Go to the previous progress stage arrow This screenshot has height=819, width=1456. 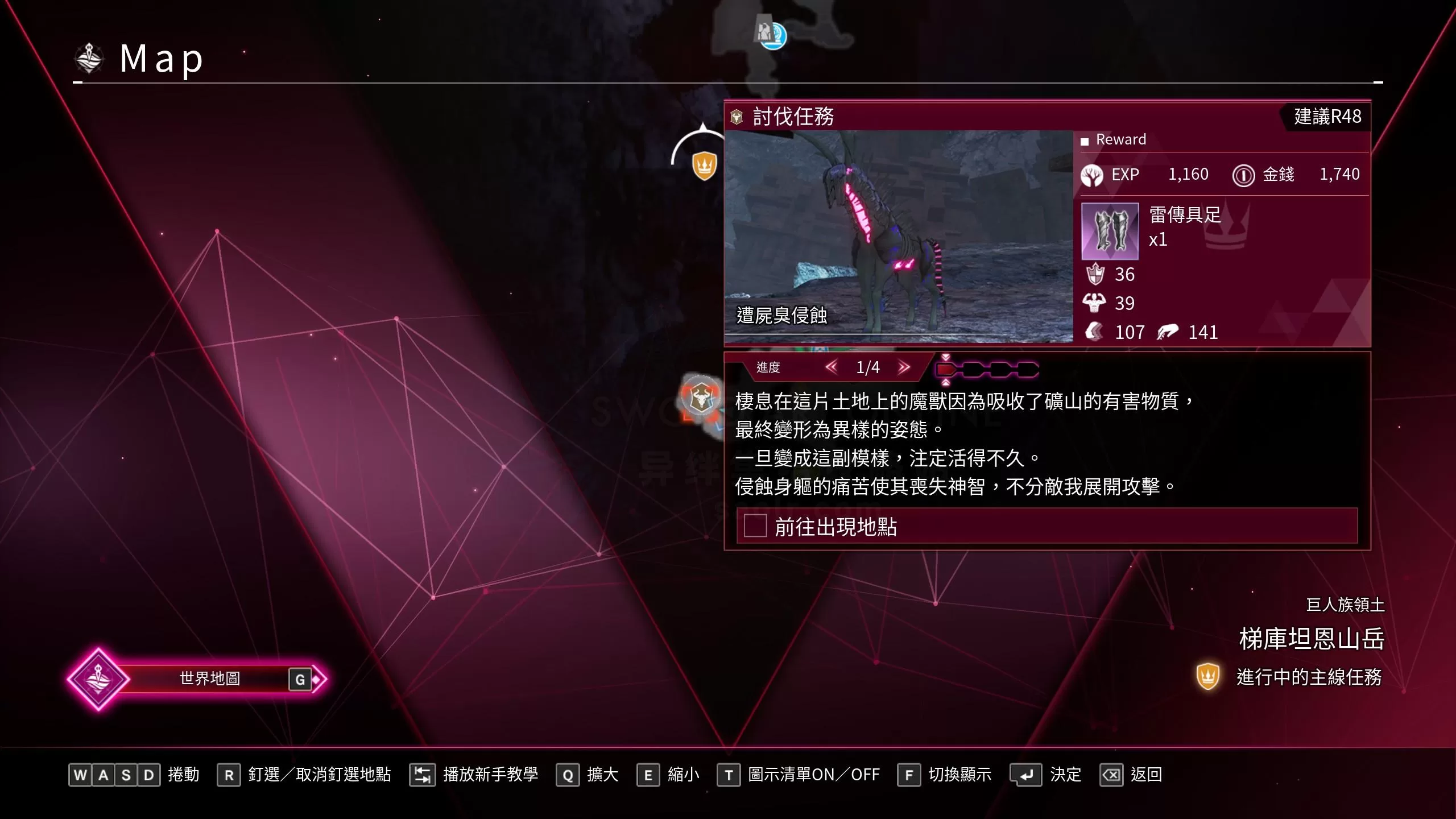coord(832,367)
